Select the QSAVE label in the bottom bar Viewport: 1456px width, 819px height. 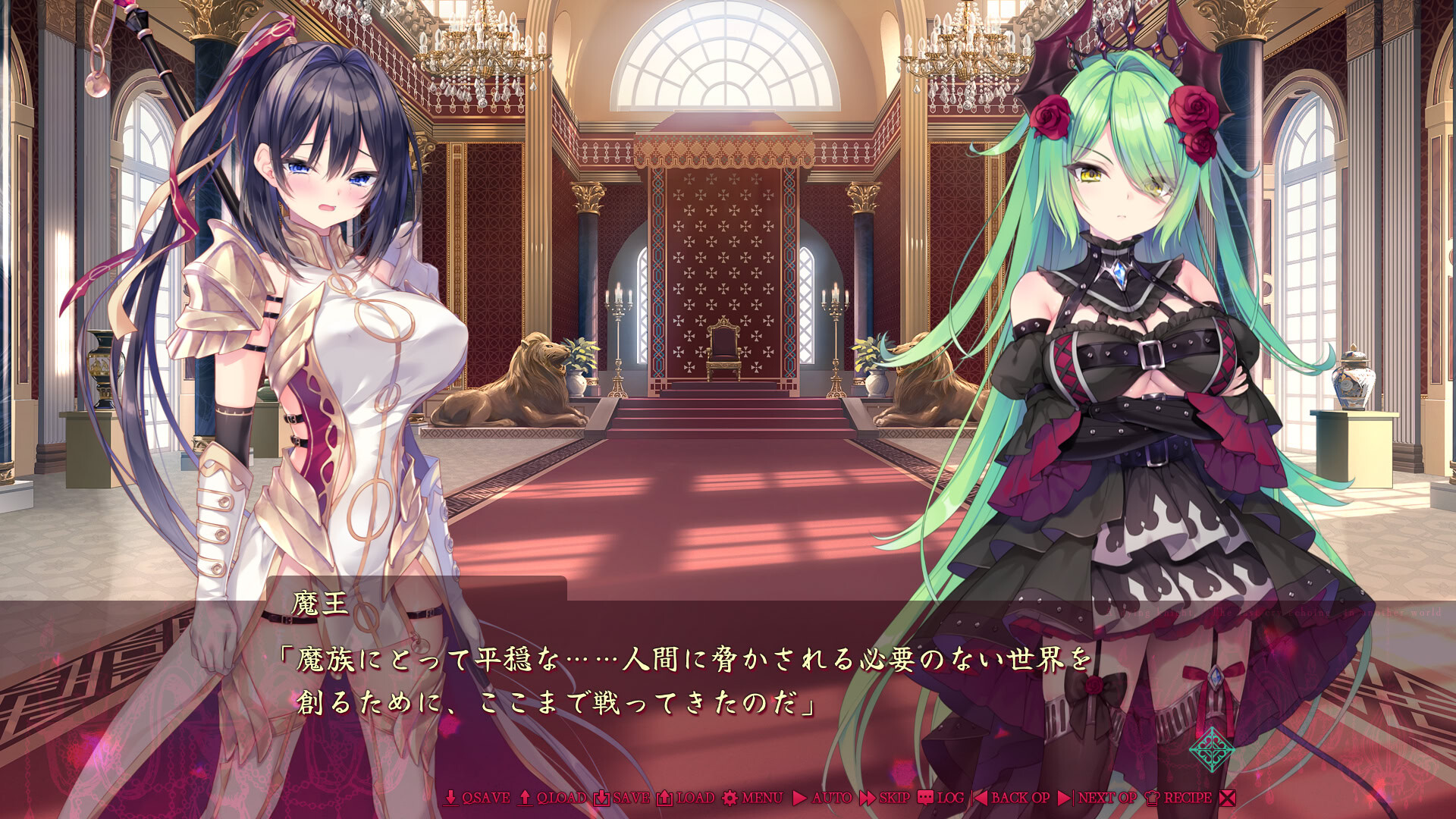tap(485, 798)
